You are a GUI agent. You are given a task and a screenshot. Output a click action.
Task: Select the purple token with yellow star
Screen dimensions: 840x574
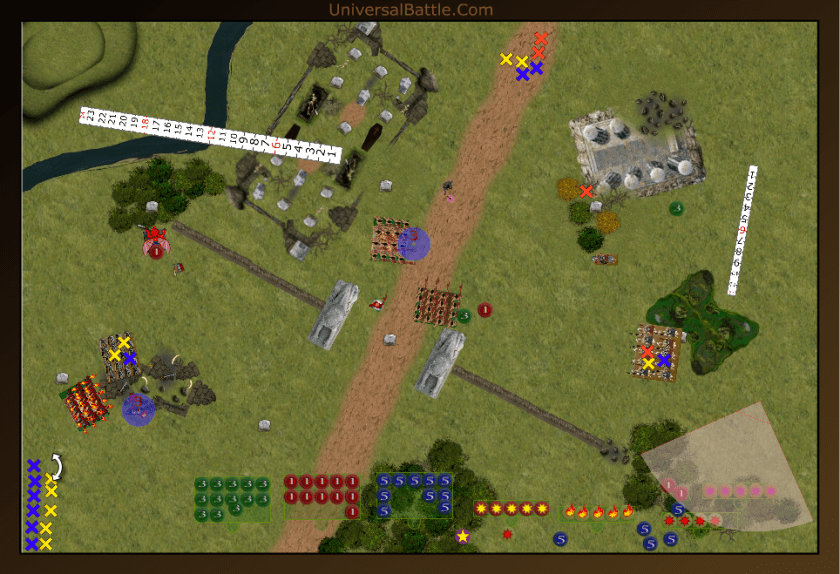463,537
